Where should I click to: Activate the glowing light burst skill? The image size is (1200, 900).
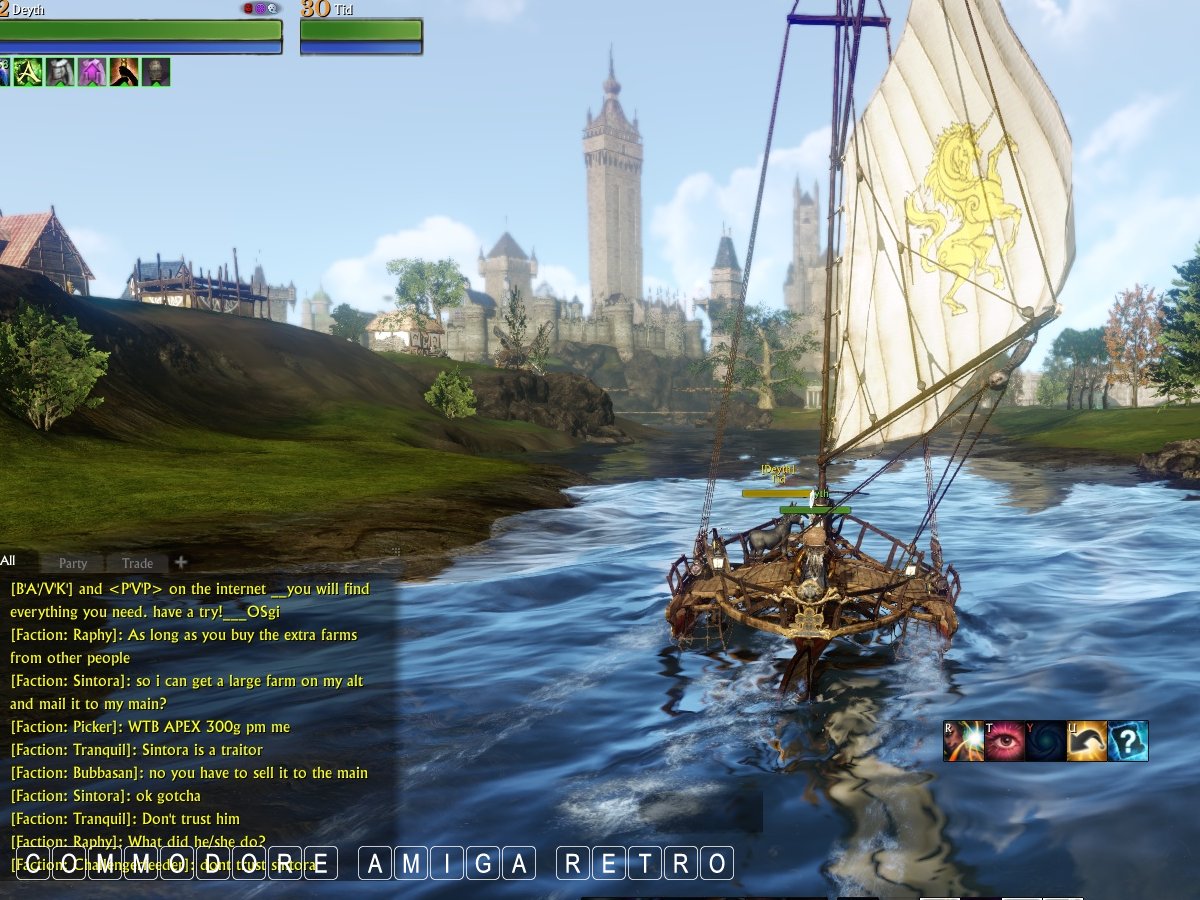click(x=964, y=741)
